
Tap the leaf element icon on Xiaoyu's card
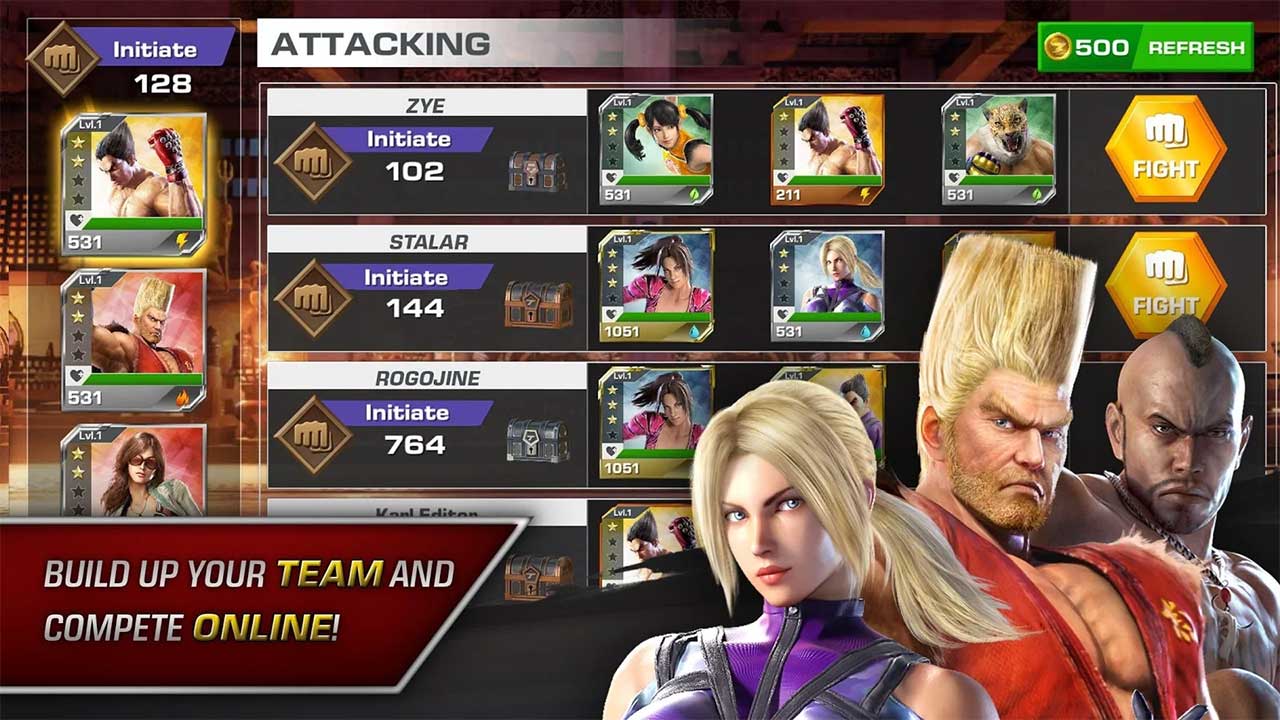(694, 194)
